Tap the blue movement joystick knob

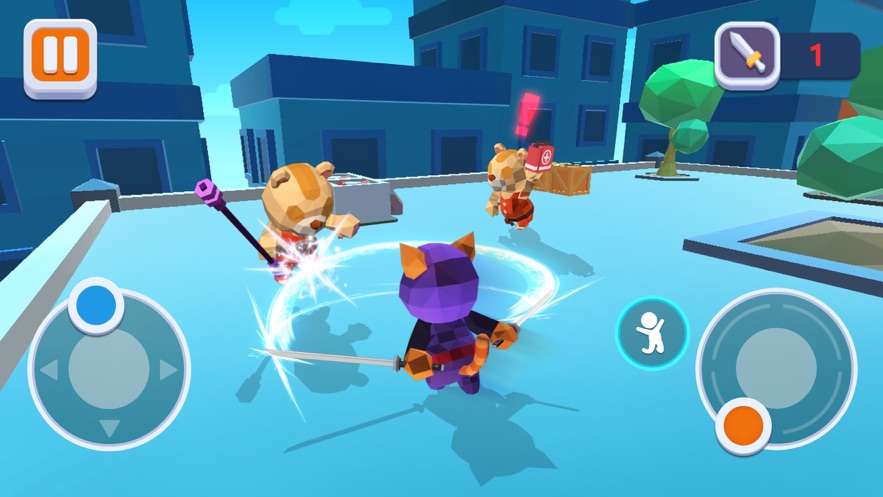[96, 305]
